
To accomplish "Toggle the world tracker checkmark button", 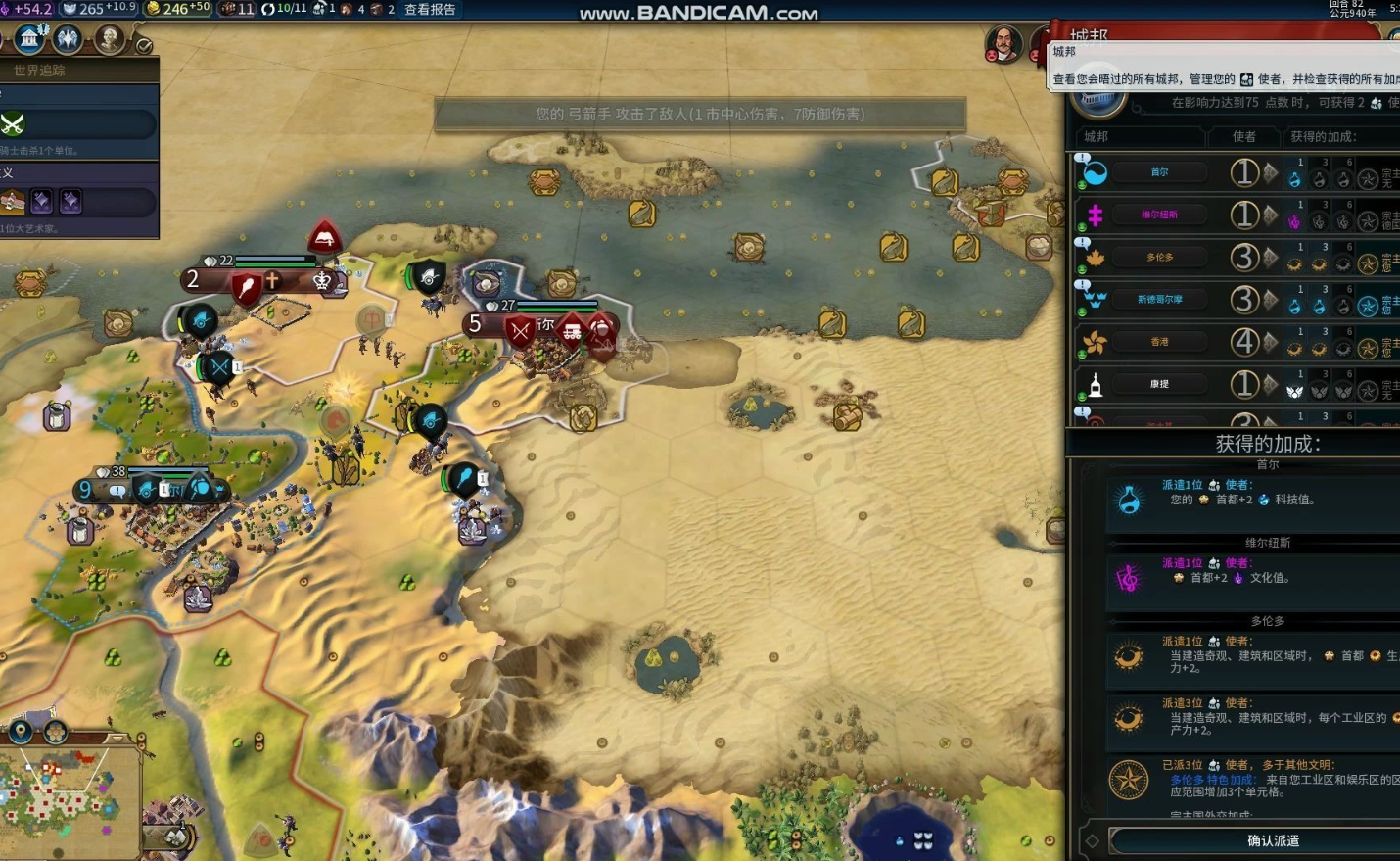I will tap(144, 45).
